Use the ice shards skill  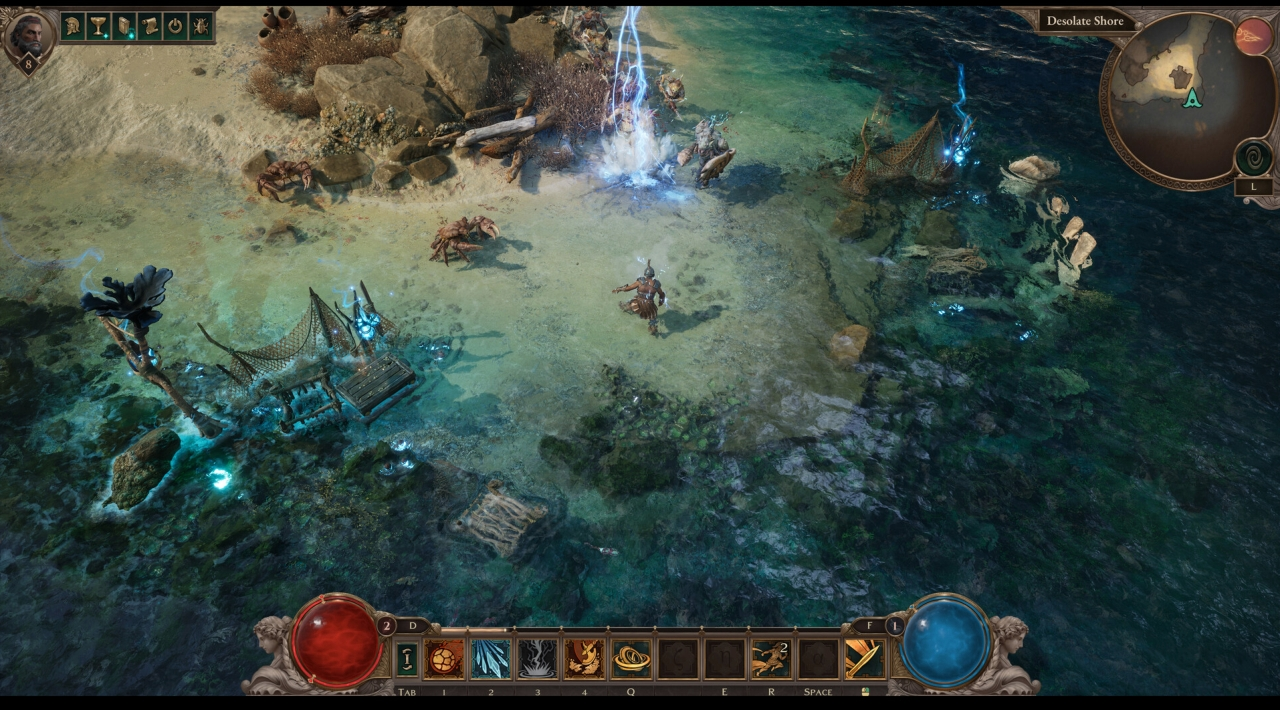(490, 659)
